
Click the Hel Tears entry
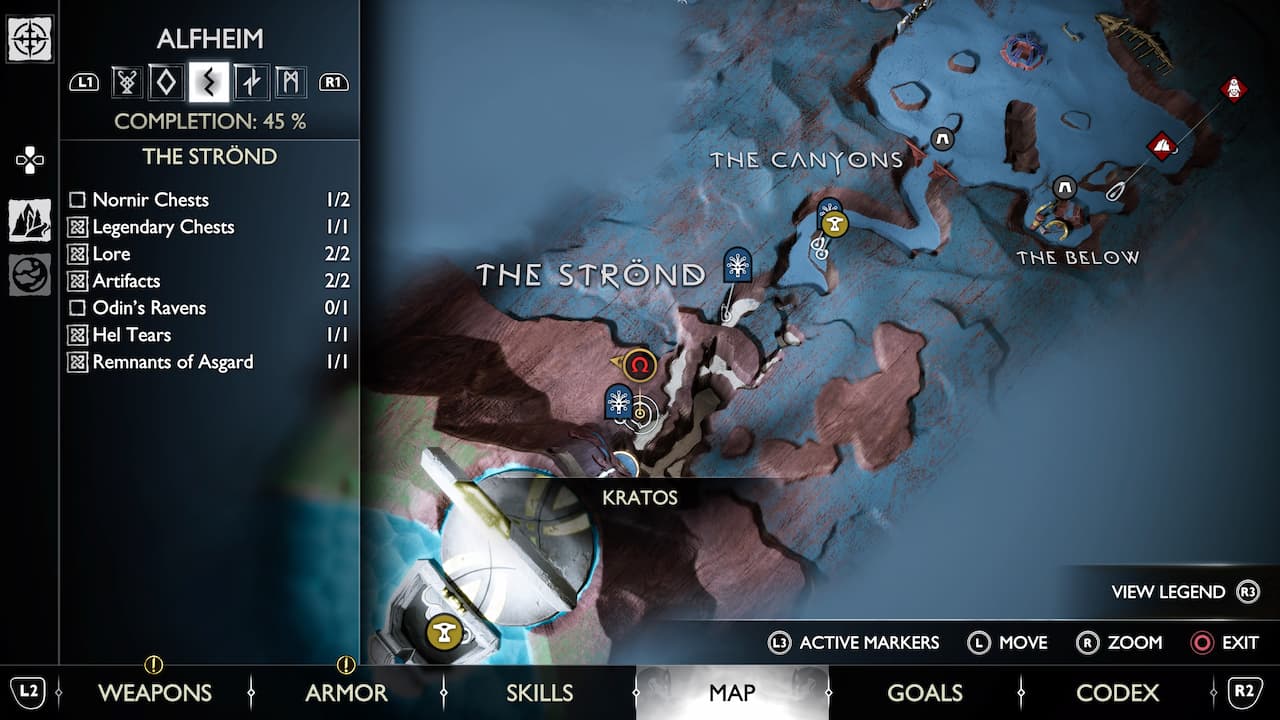208,335
